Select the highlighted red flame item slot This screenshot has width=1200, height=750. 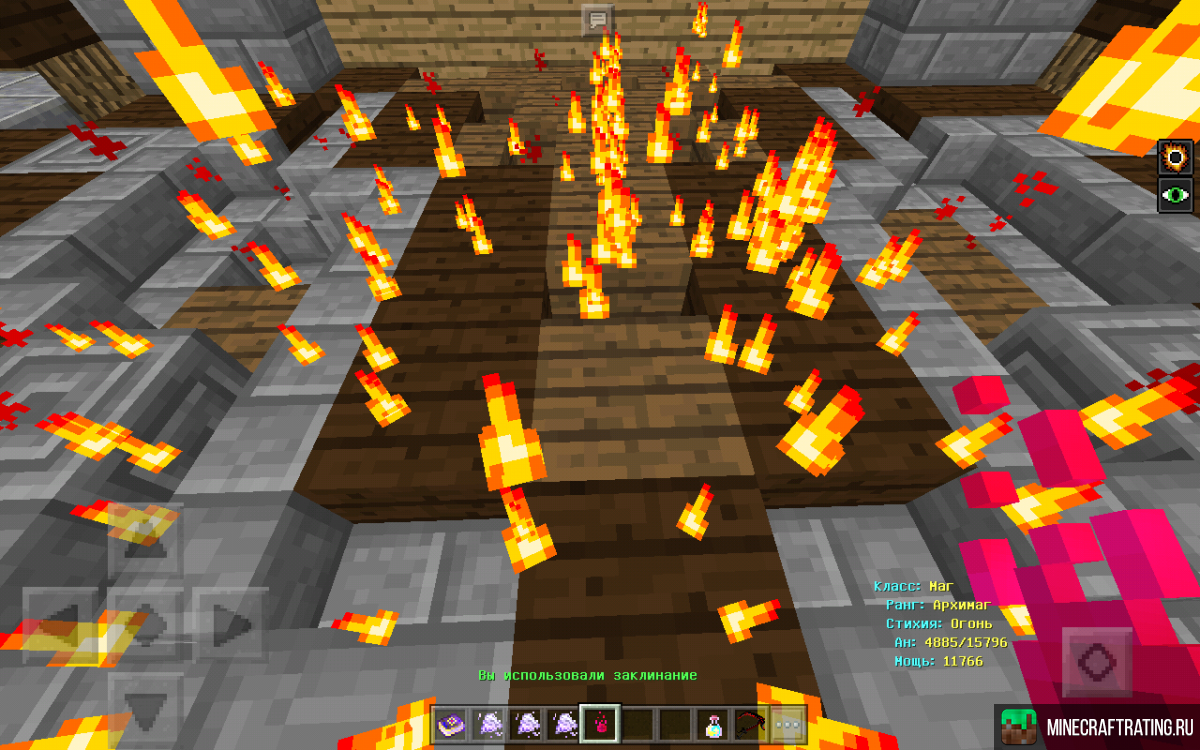tap(602, 723)
